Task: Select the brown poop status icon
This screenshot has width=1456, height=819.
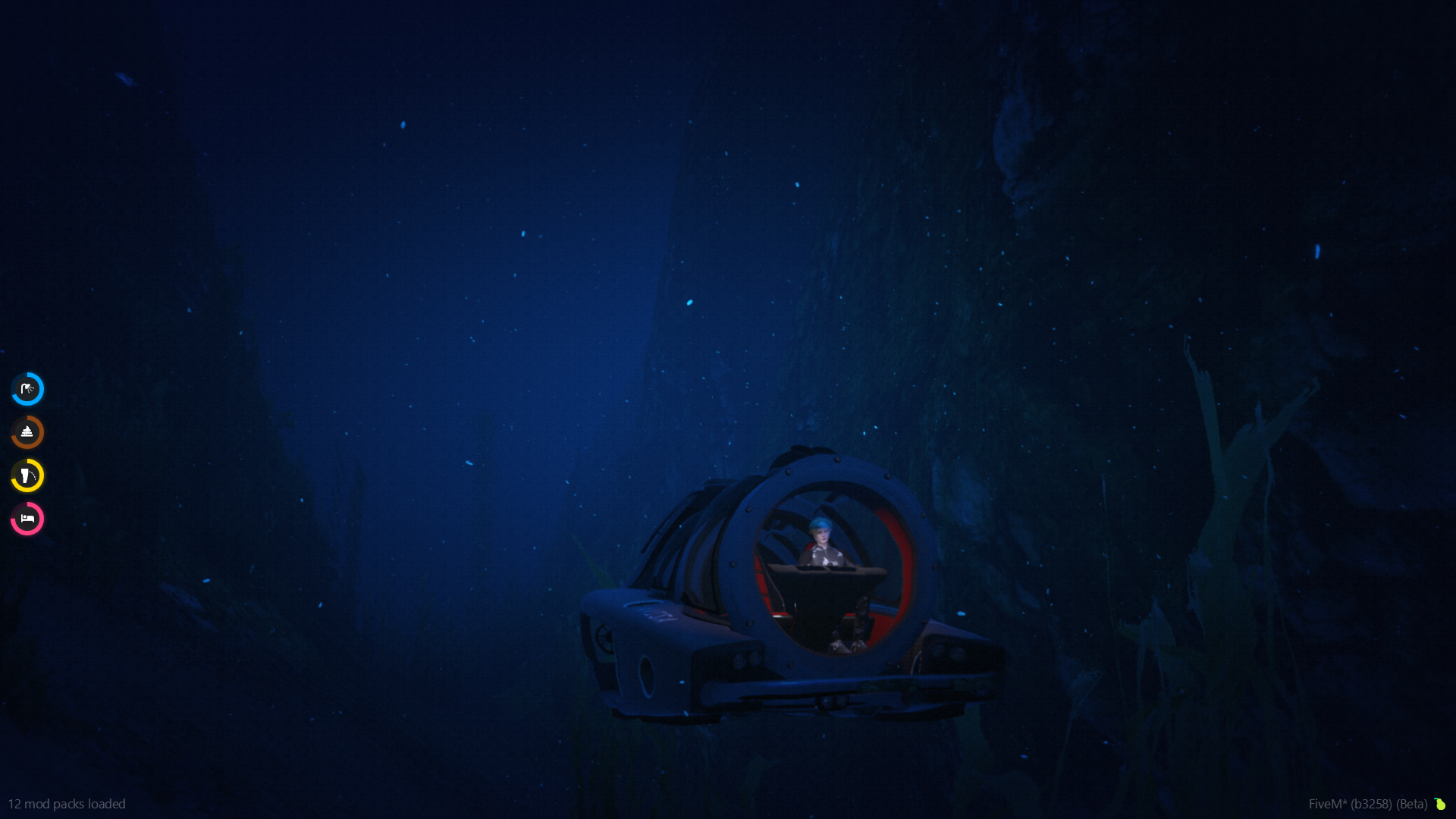Action: click(27, 432)
